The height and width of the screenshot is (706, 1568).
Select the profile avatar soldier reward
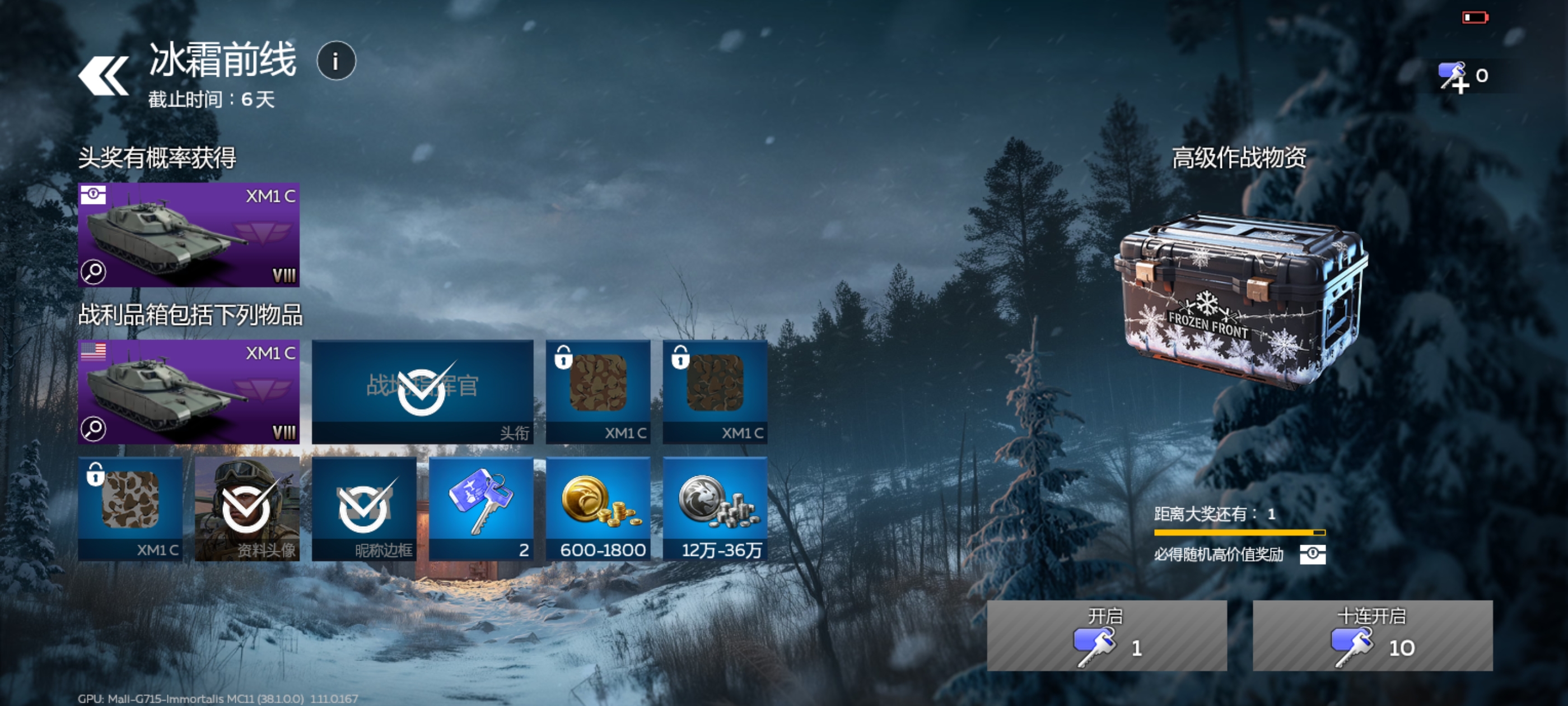tap(246, 508)
